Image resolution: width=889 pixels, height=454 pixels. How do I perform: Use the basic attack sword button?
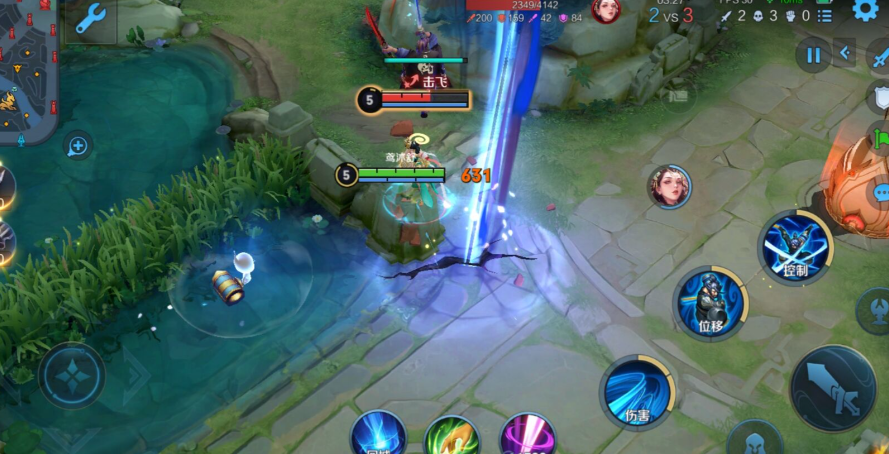pos(832,388)
